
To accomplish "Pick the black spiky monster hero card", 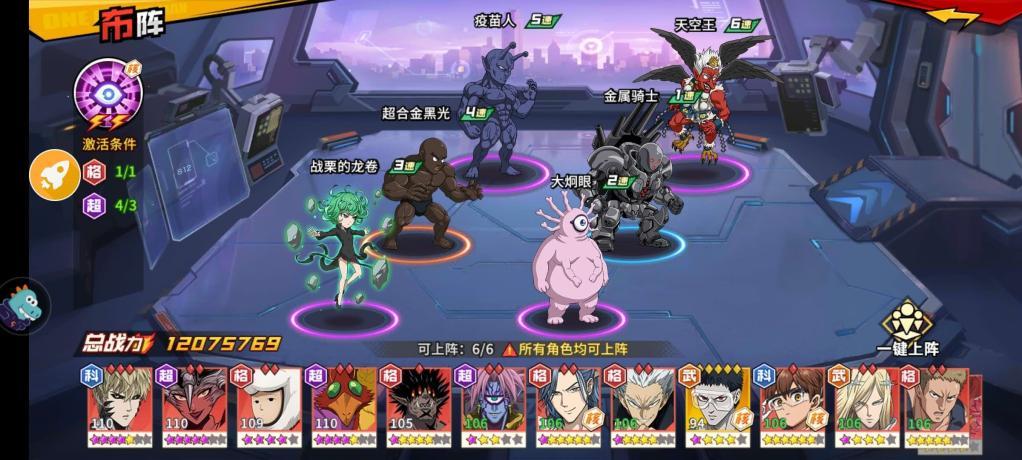I will tap(420, 405).
